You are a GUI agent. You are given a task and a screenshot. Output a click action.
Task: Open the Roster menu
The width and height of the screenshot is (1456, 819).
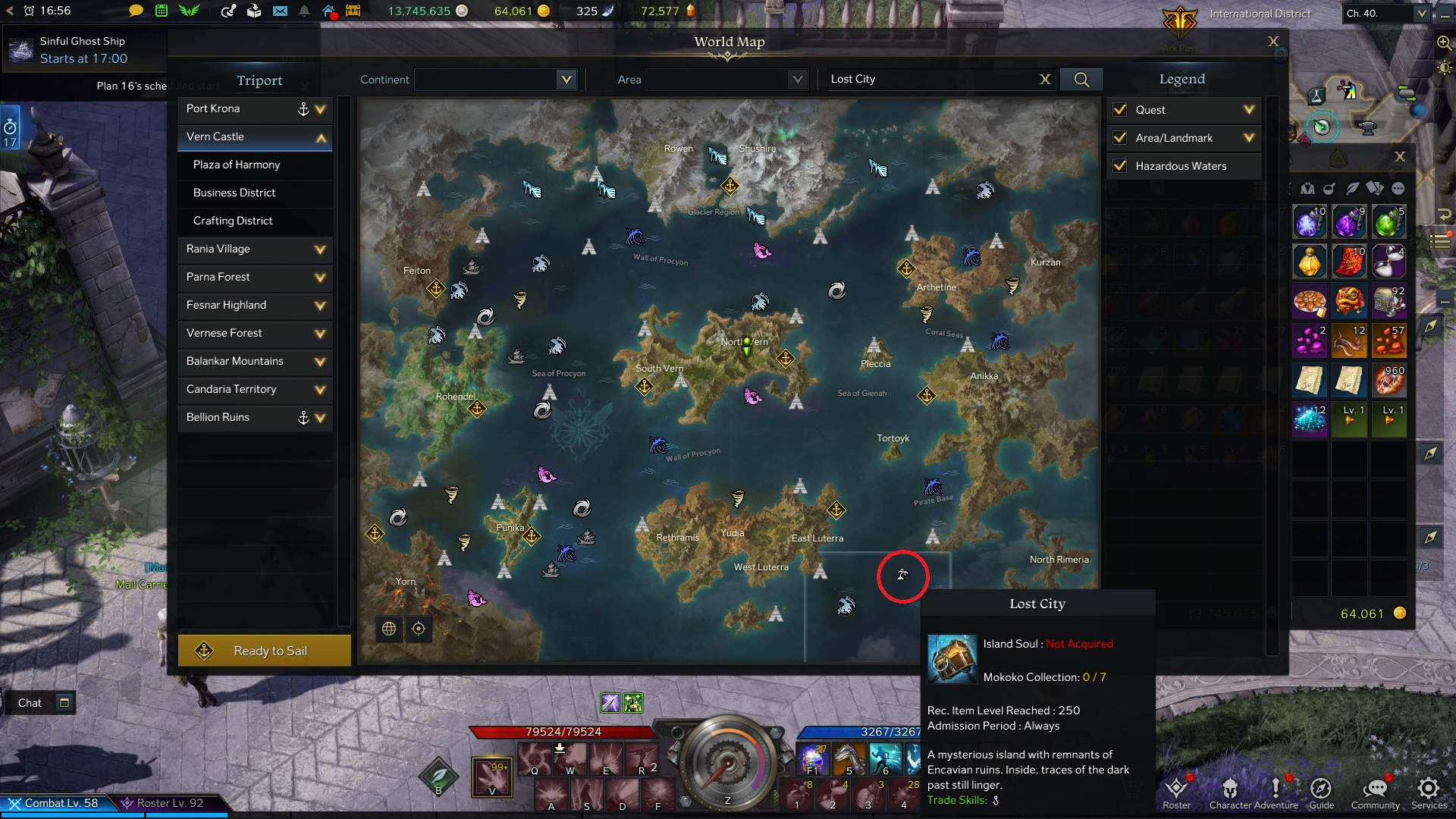pyautogui.click(x=1176, y=792)
